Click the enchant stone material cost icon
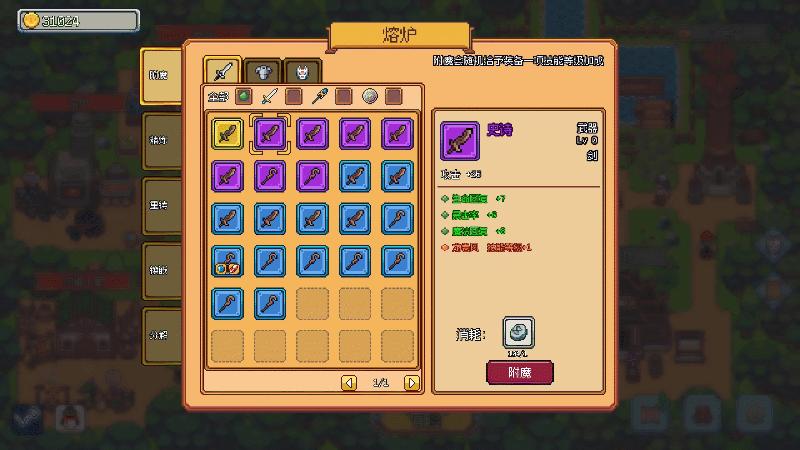This screenshot has height=450, width=800. click(x=518, y=333)
